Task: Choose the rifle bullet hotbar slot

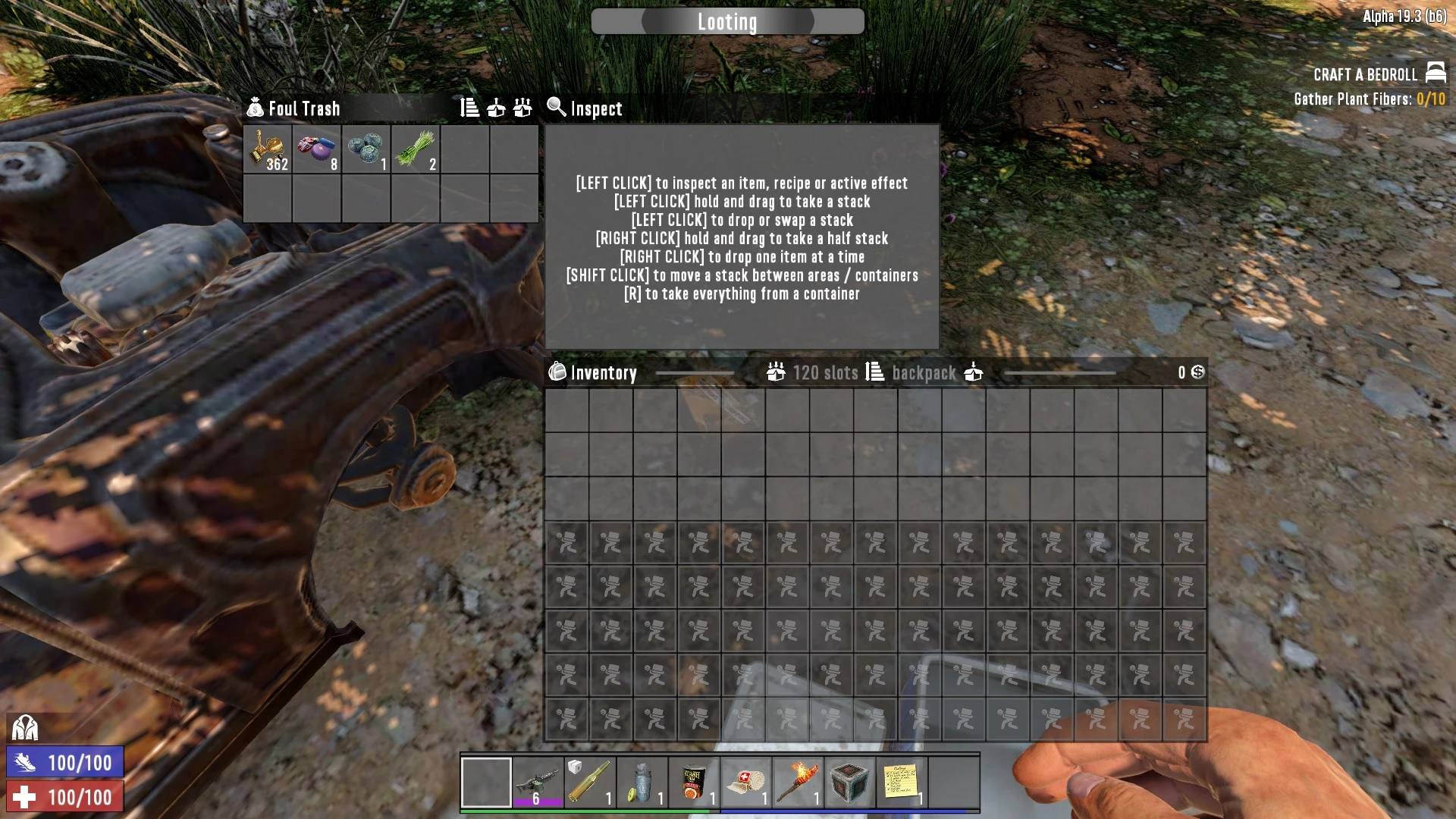Action: 590,782
